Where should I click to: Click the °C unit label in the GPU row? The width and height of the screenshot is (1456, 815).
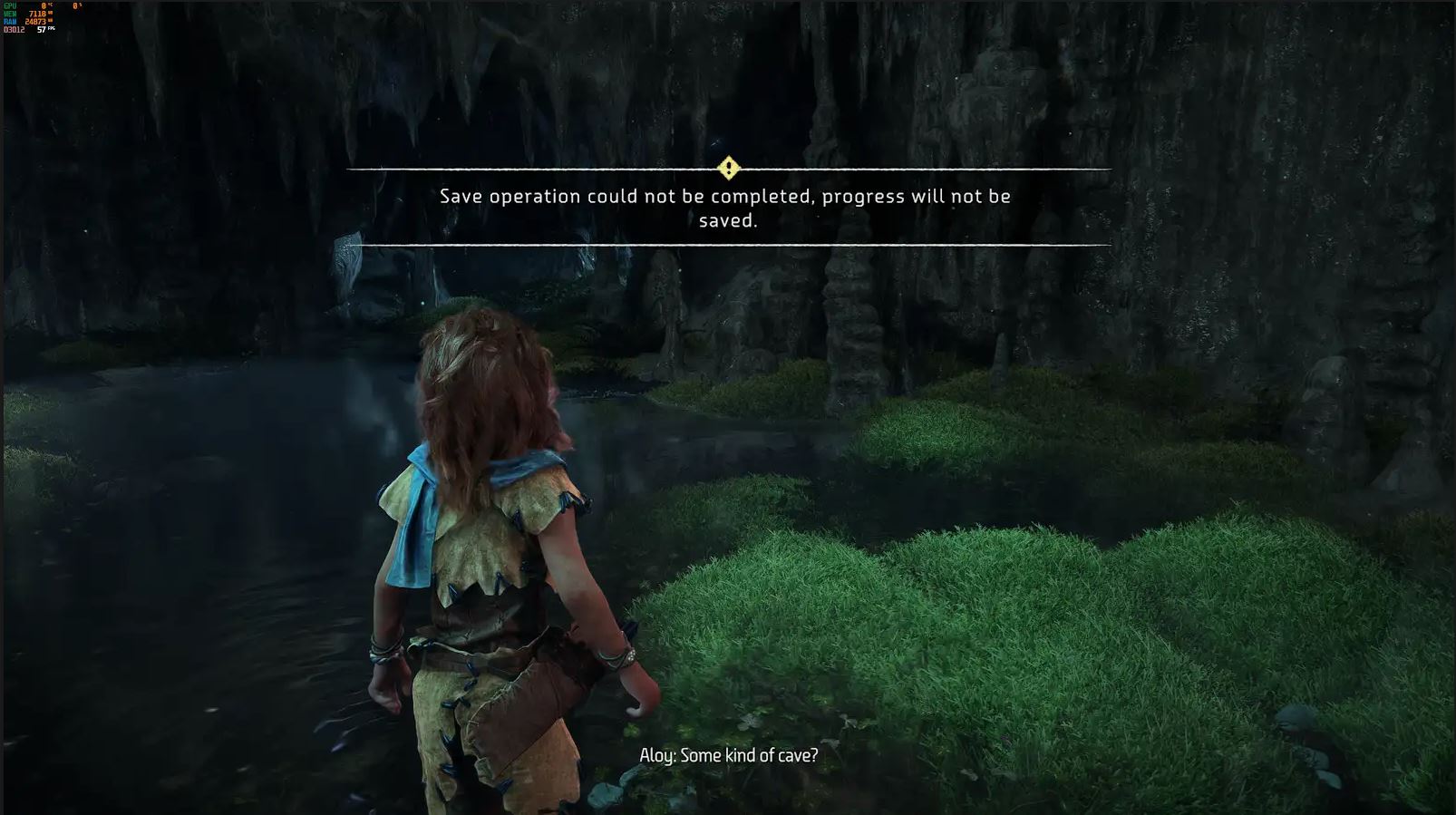coord(51,5)
